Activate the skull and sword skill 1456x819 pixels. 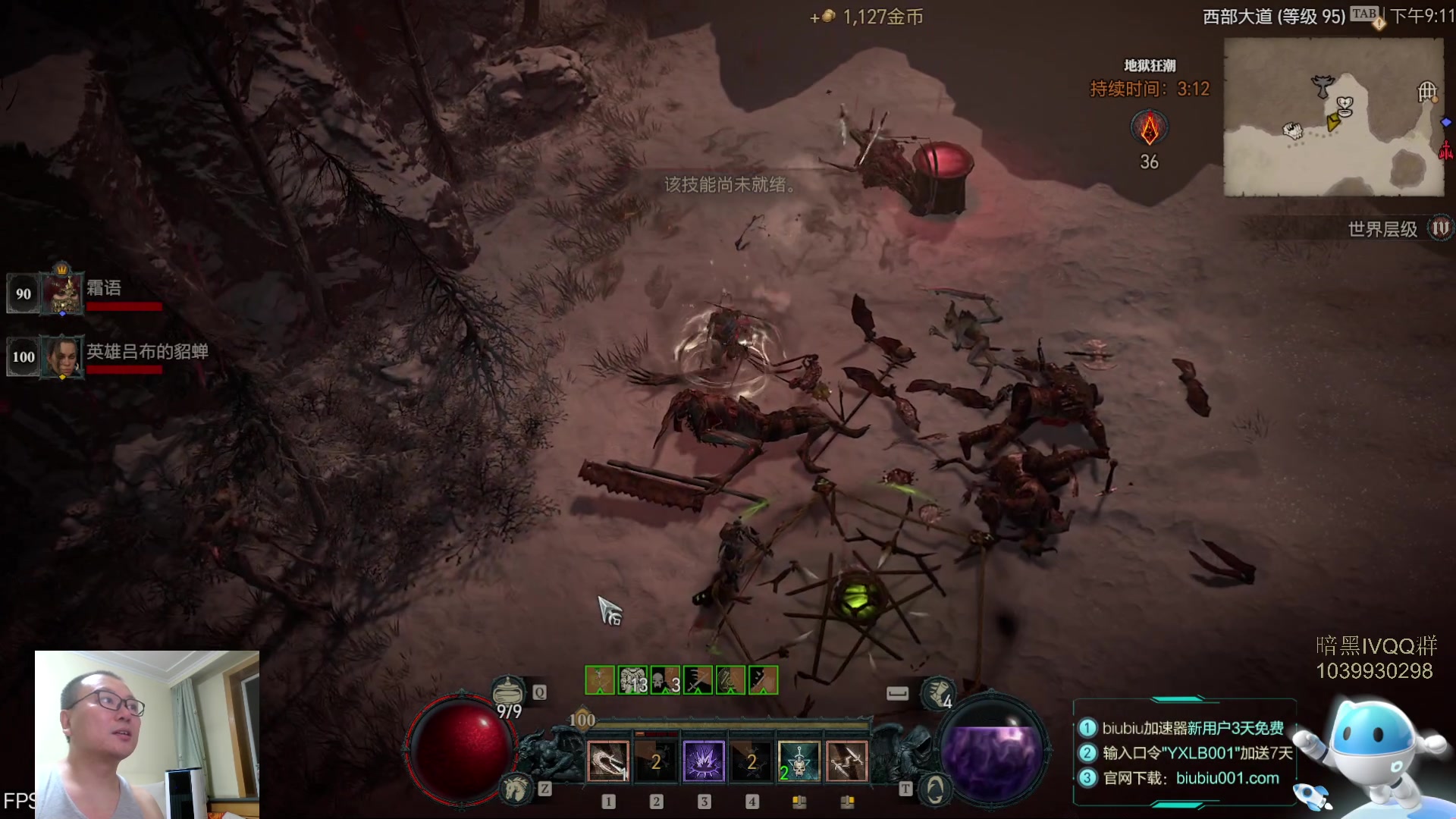tap(799, 761)
